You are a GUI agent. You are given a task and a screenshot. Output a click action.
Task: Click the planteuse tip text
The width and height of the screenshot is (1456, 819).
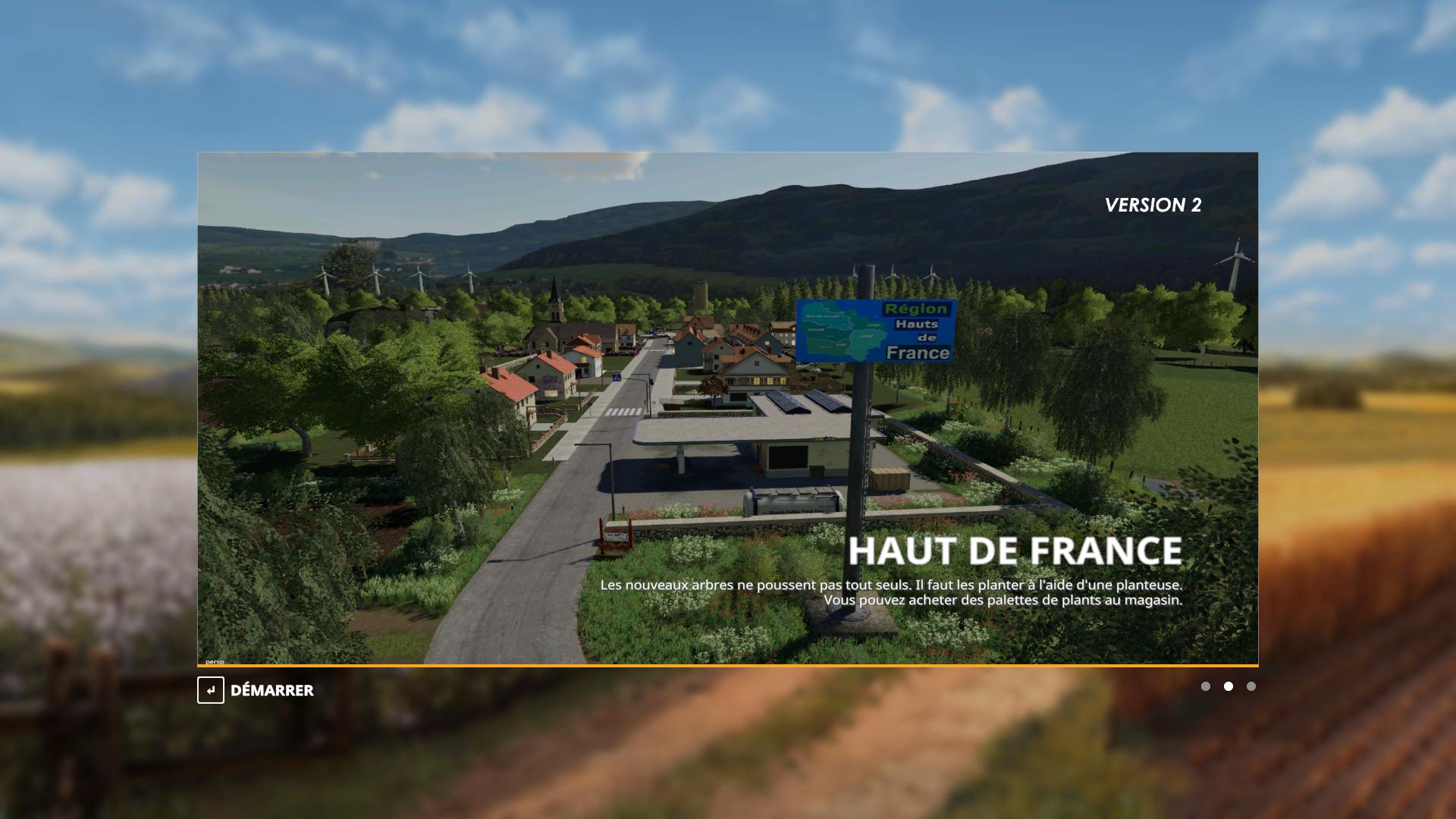[891, 585]
